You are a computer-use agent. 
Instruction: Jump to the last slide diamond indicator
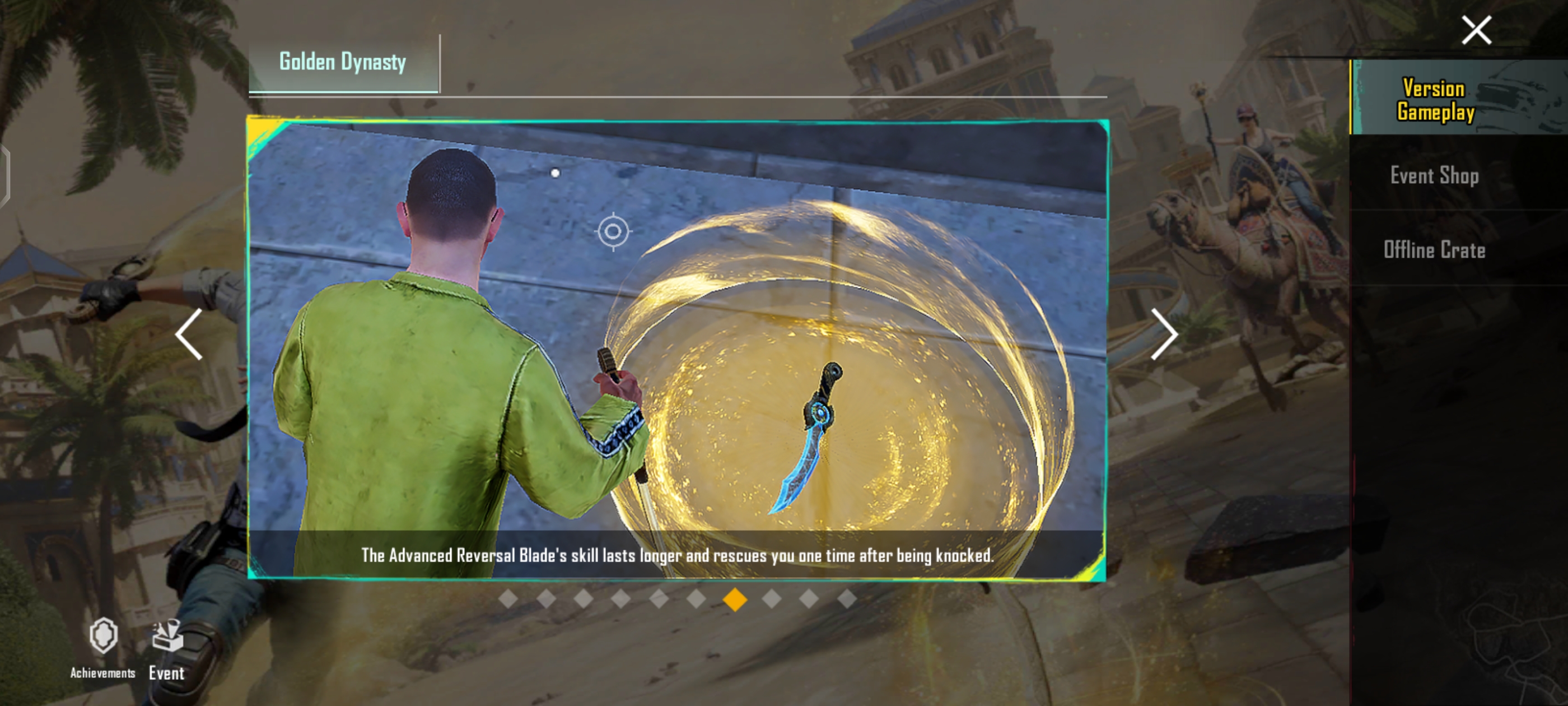(x=847, y=600)
